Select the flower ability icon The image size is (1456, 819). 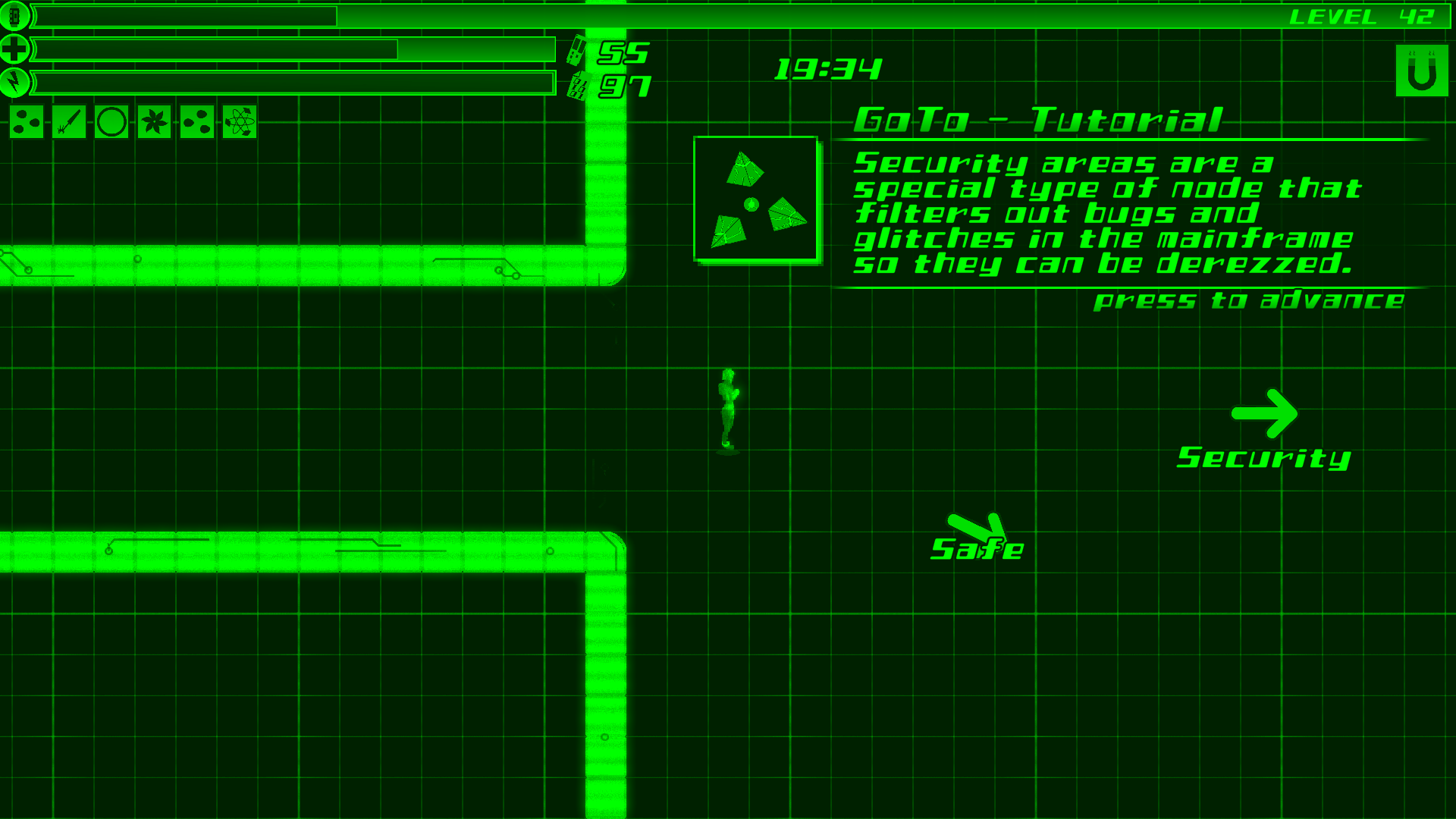click(x=153, y=122)
